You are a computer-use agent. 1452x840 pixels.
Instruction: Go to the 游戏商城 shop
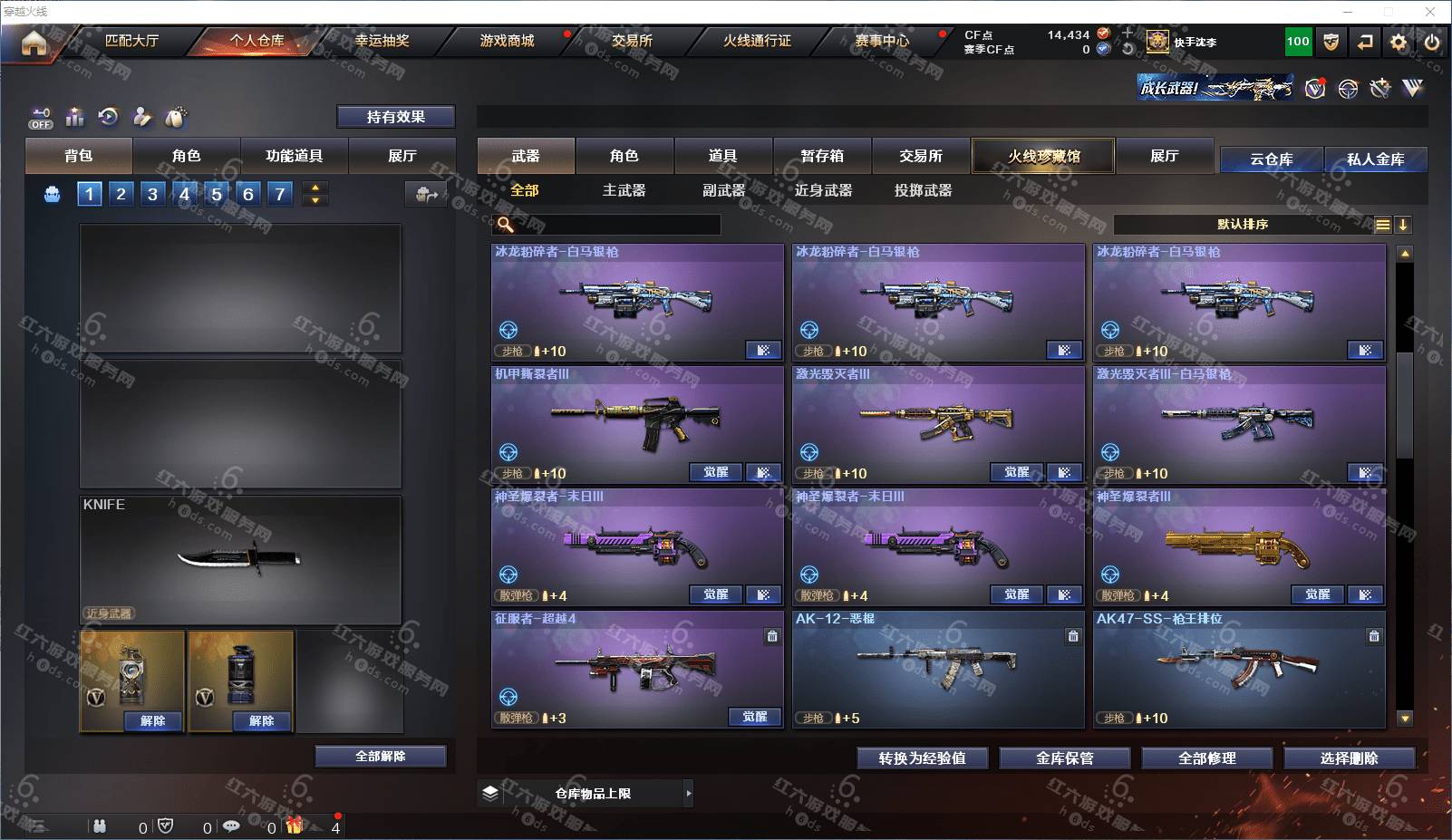pos(507,41)
